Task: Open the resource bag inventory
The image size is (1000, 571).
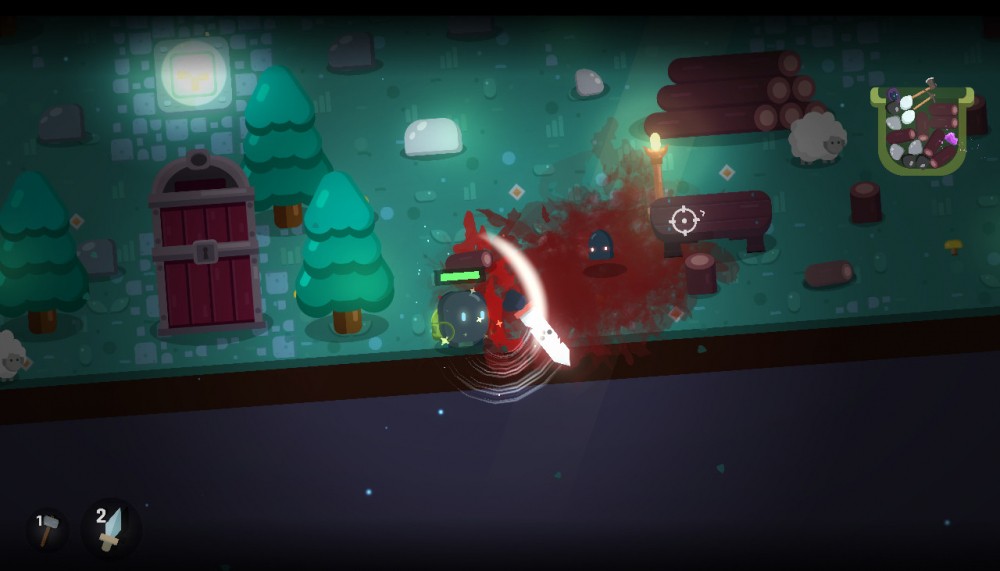Action: pos(922,130)
